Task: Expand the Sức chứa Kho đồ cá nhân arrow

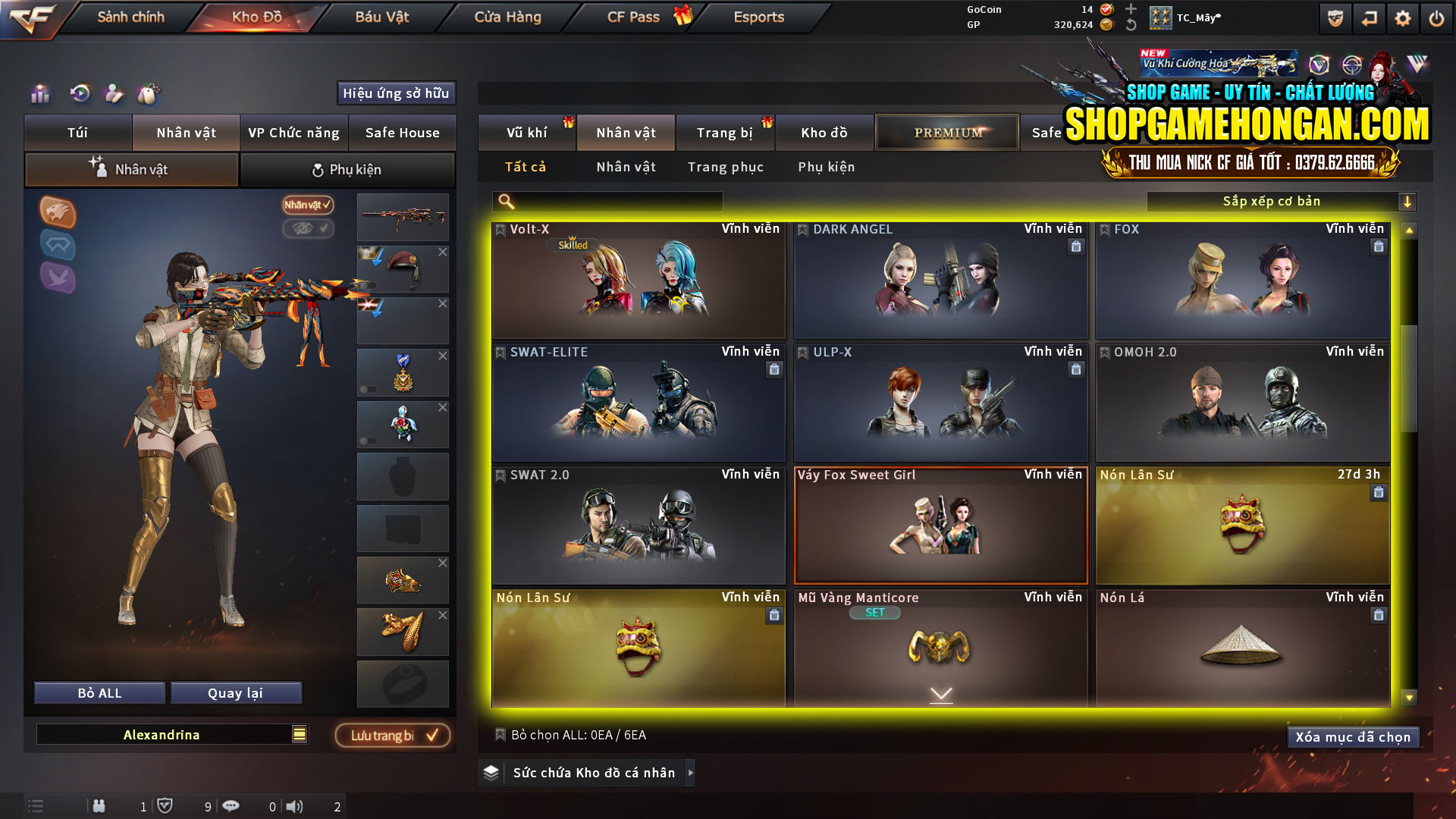Action: click(x=691, y=773)
